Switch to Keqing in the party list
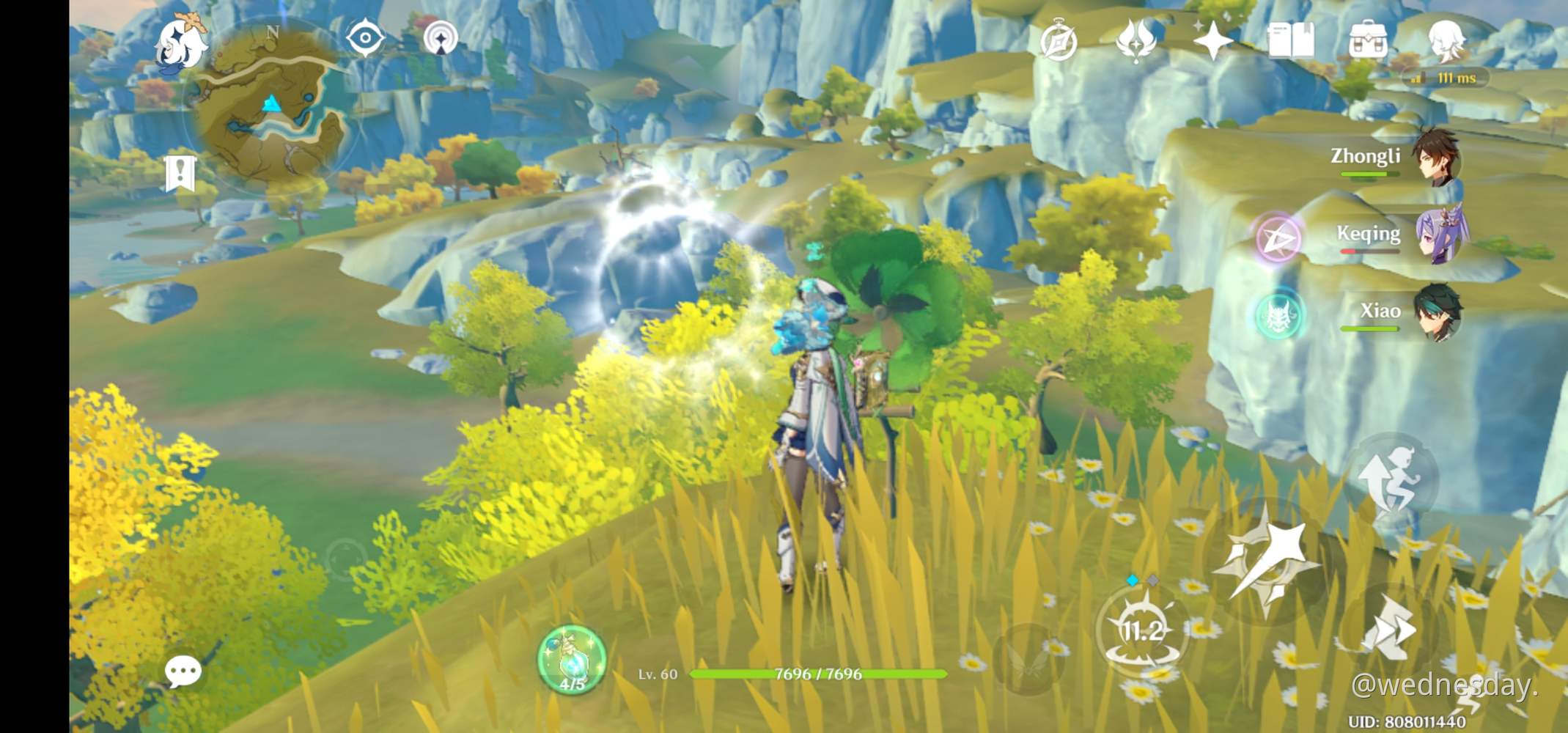Screen dimensions: 1568x733 (x=1439, y=235)
